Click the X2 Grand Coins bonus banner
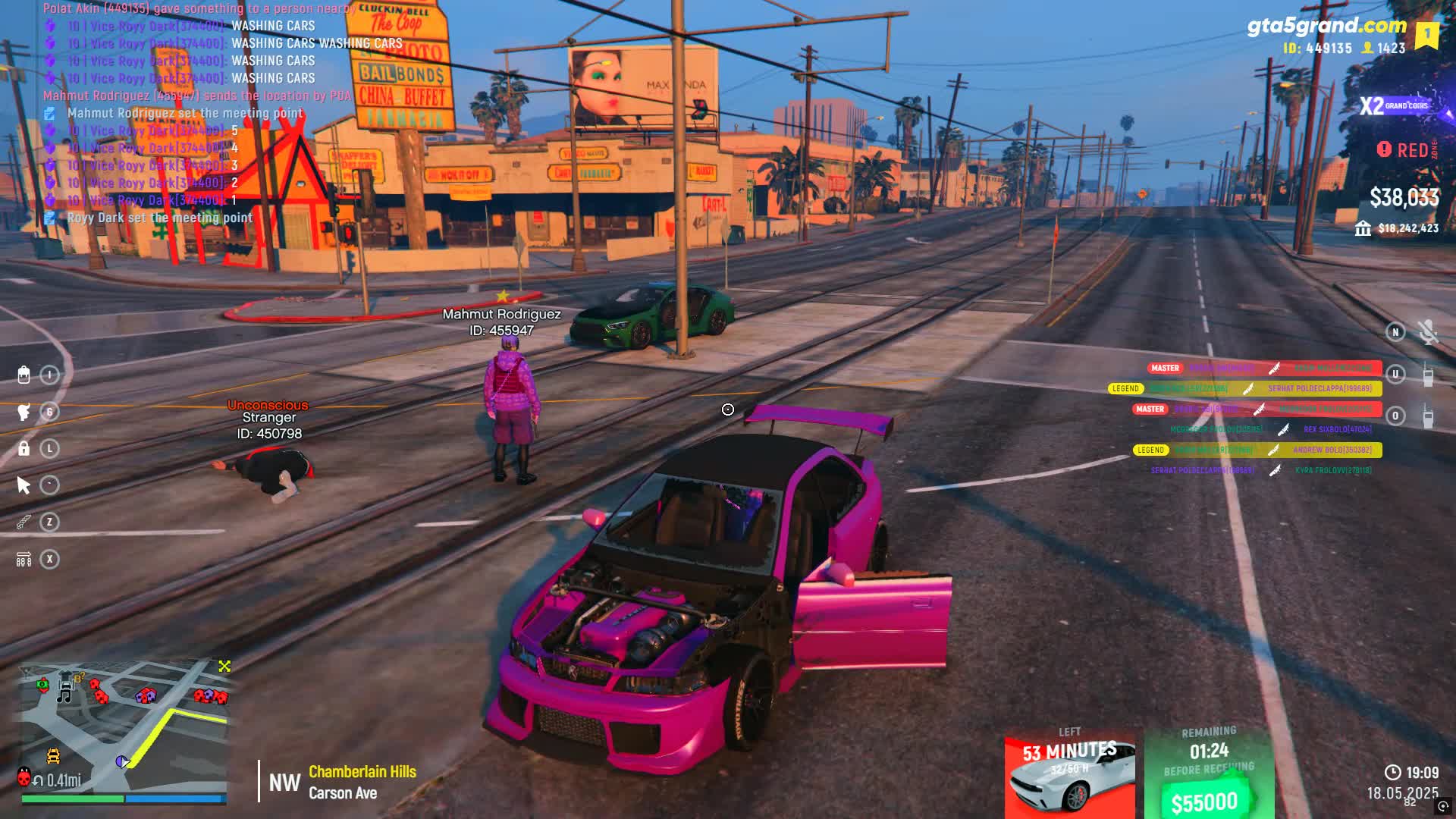Image resolution: width=1456 pixels, height=819 pixels. coord(1394,106)
